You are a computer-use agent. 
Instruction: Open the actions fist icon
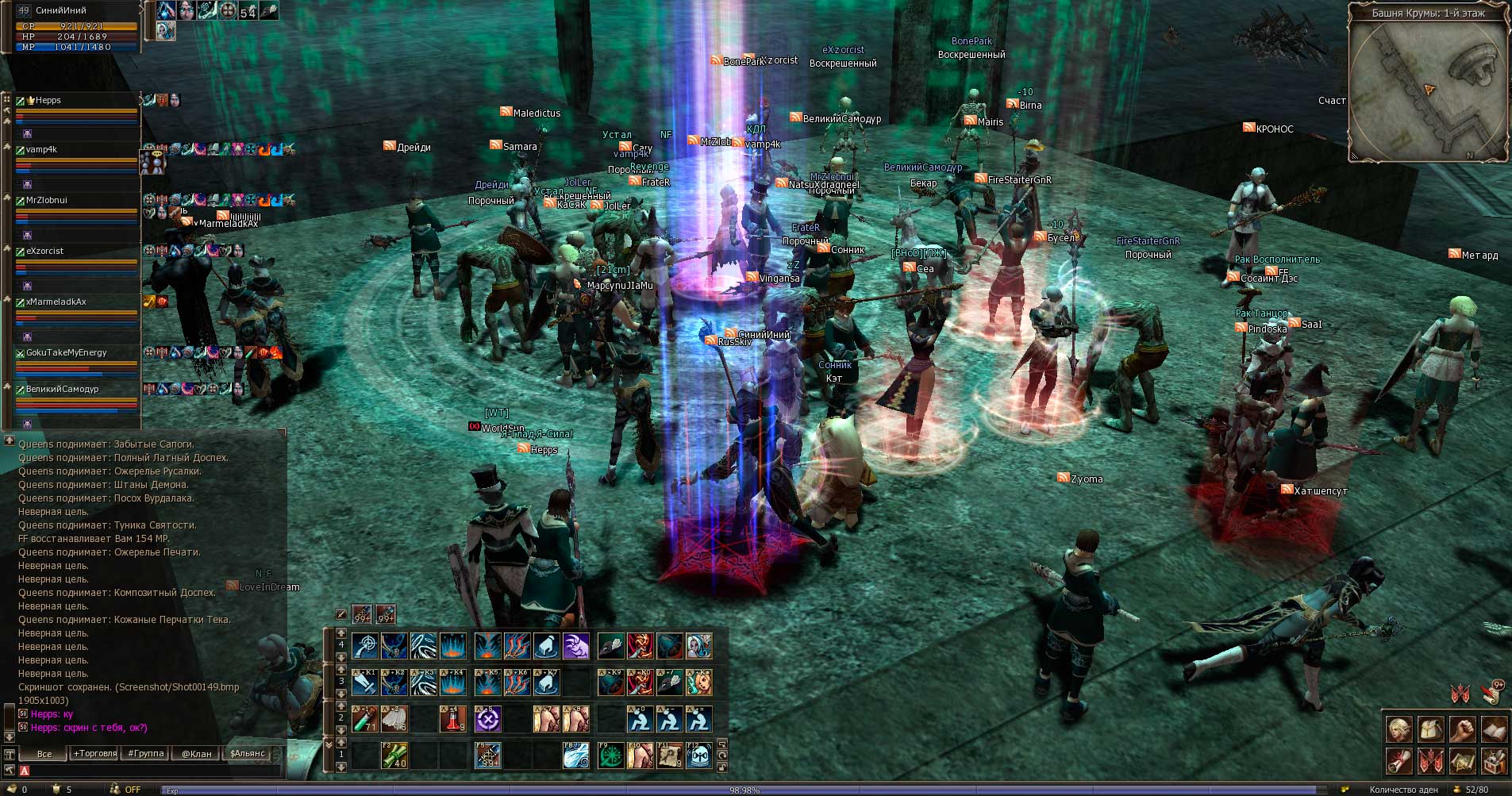tap(1462, 729)
